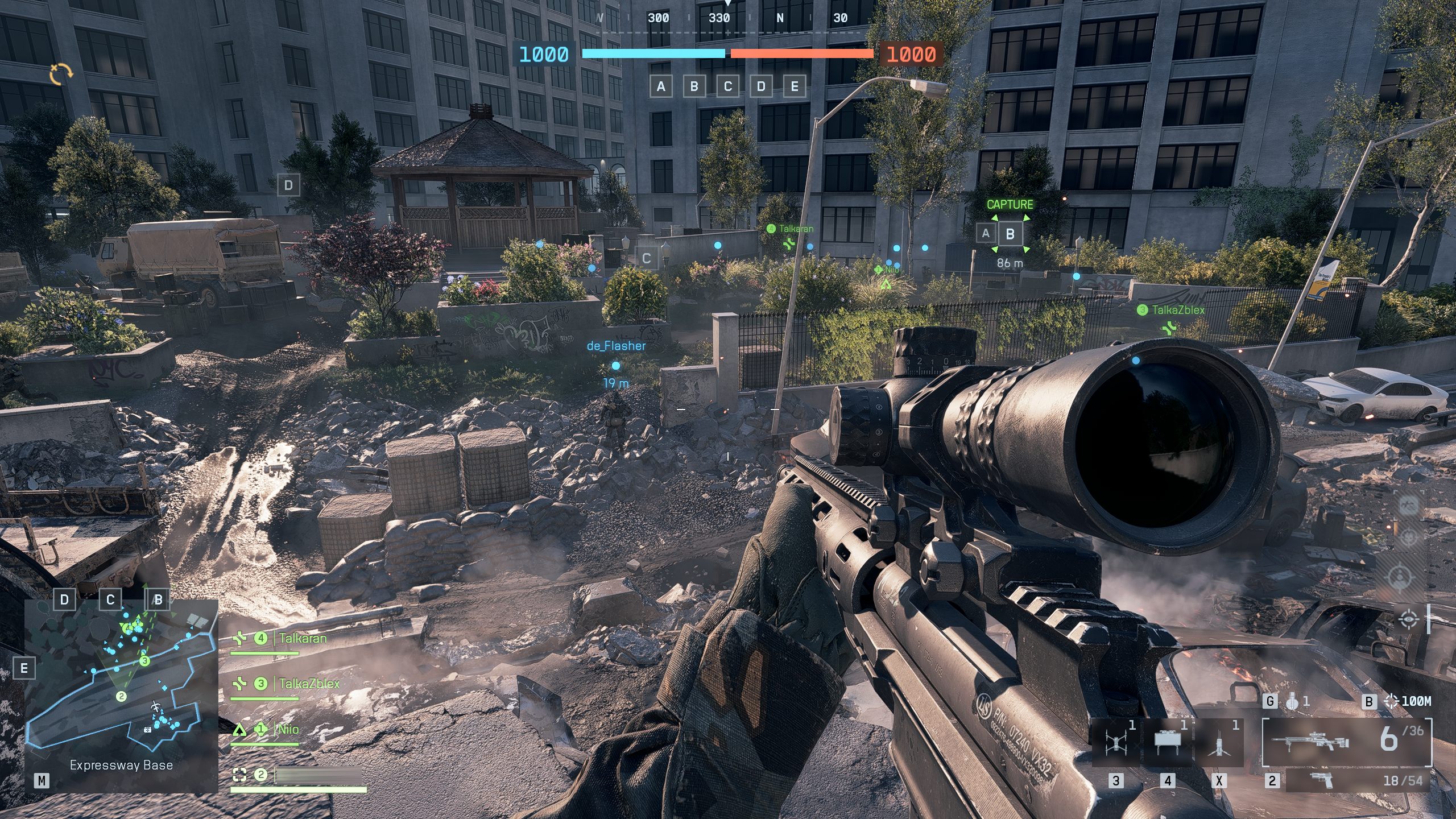Select TalkaZblex in the squad list
Viewport: 1456px width, 819px height.
(309, 684)
